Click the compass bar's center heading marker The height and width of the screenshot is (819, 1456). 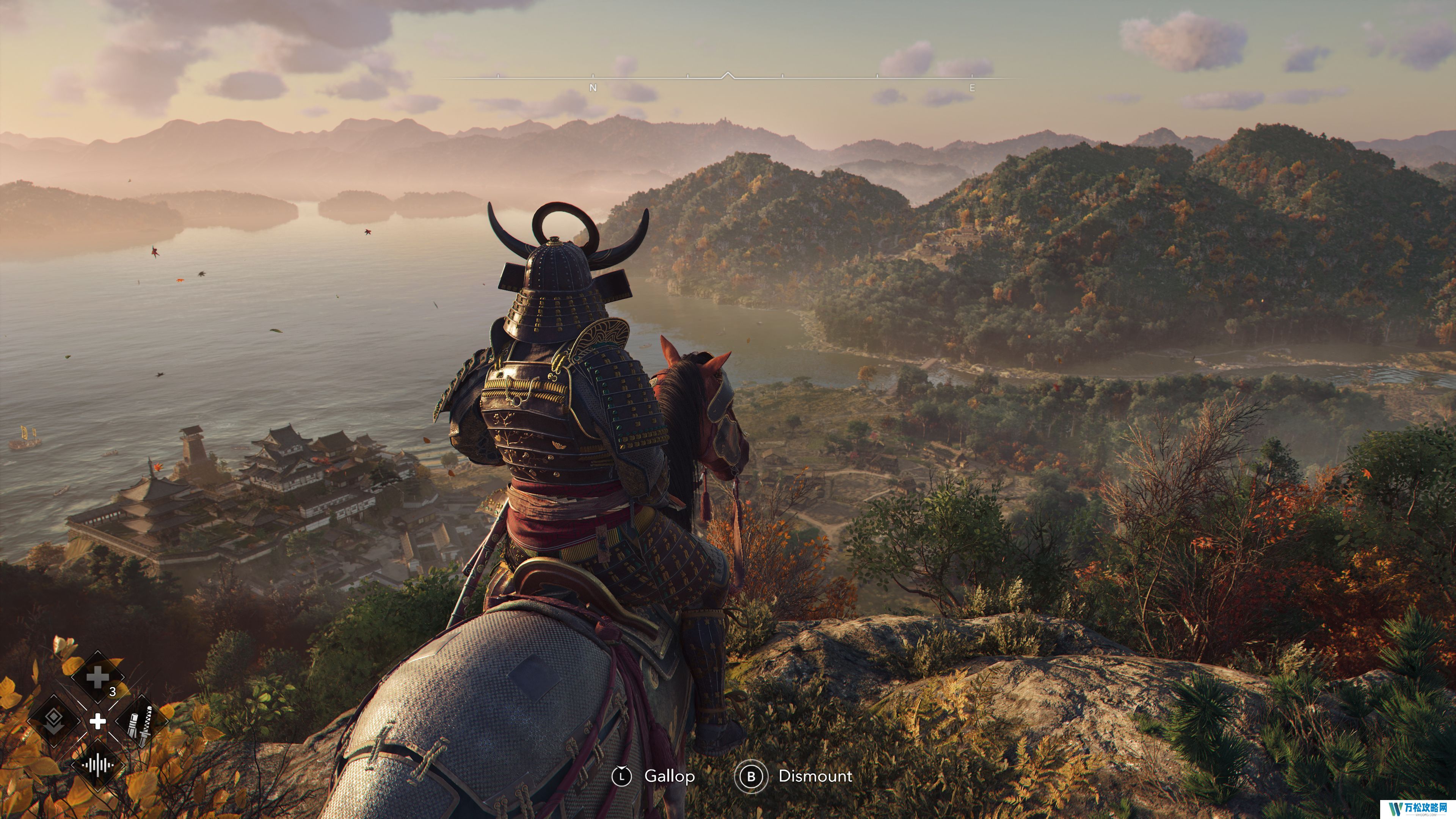click(728, 75)
